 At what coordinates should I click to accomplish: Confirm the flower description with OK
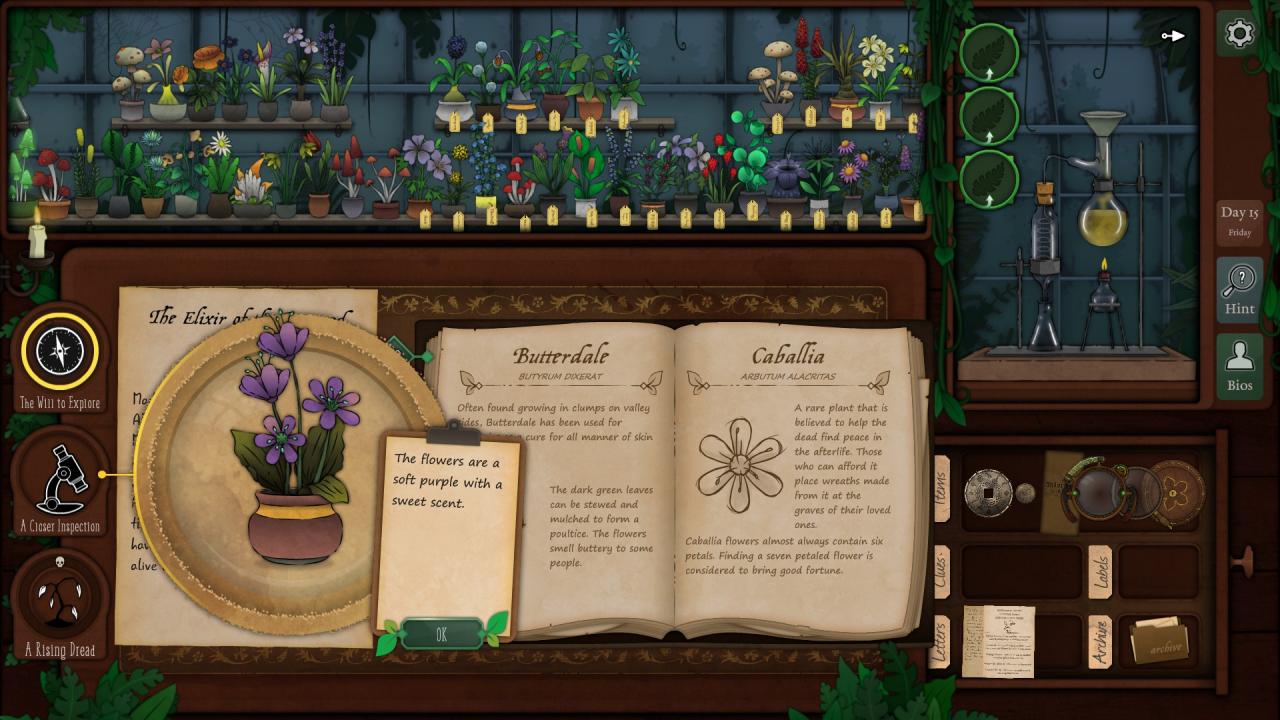(x=441, y=634)
